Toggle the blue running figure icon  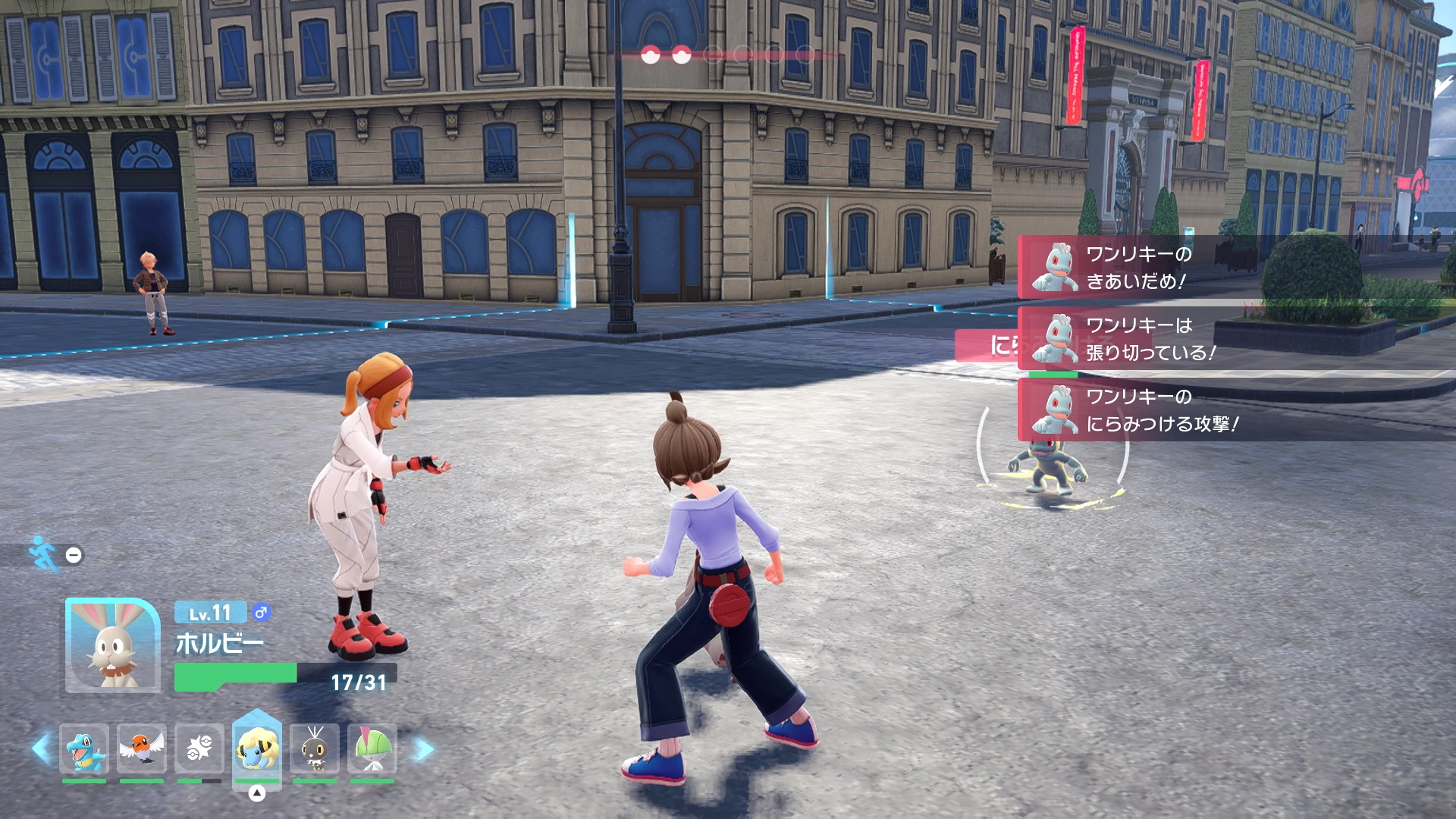[43, 554]
